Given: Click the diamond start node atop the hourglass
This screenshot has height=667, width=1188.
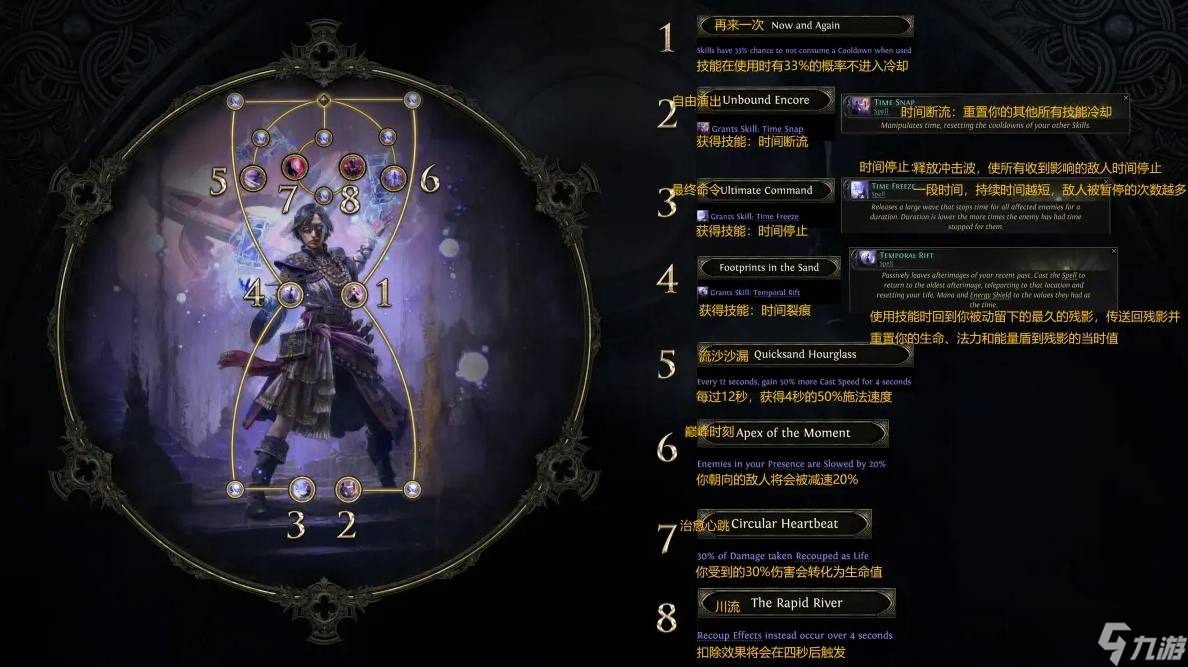Looking at the screenshot, I should click(x=323, y=100).
